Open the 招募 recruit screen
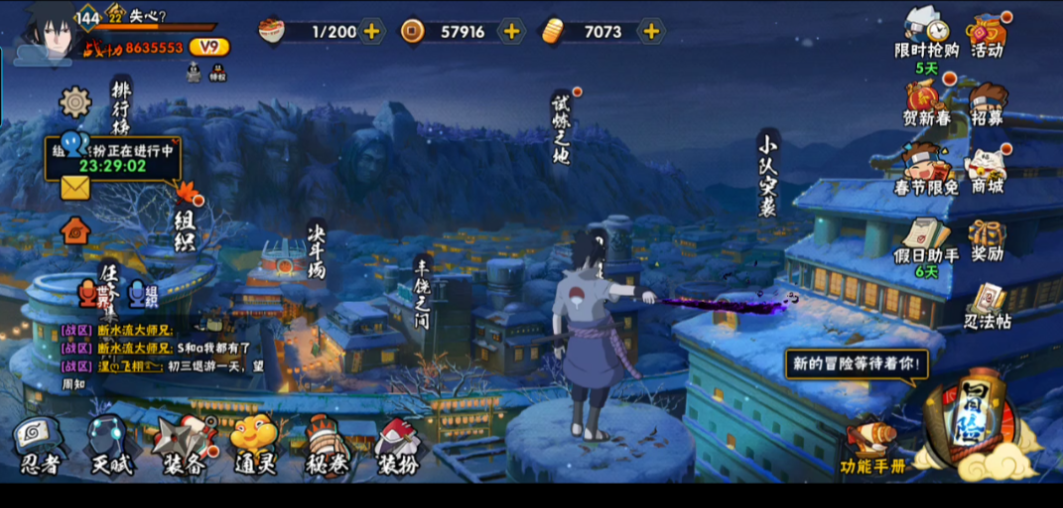 pos(988,103)
